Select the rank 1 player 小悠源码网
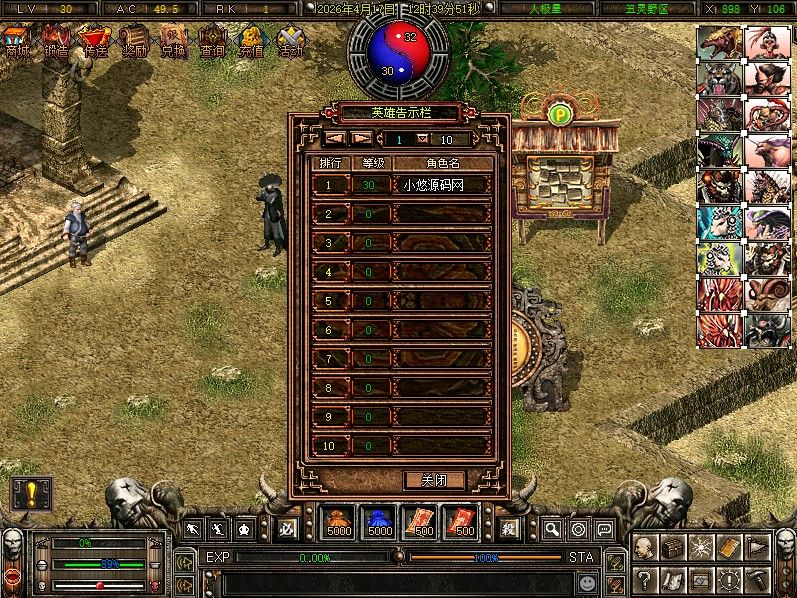797x598 pixels. 434,185
